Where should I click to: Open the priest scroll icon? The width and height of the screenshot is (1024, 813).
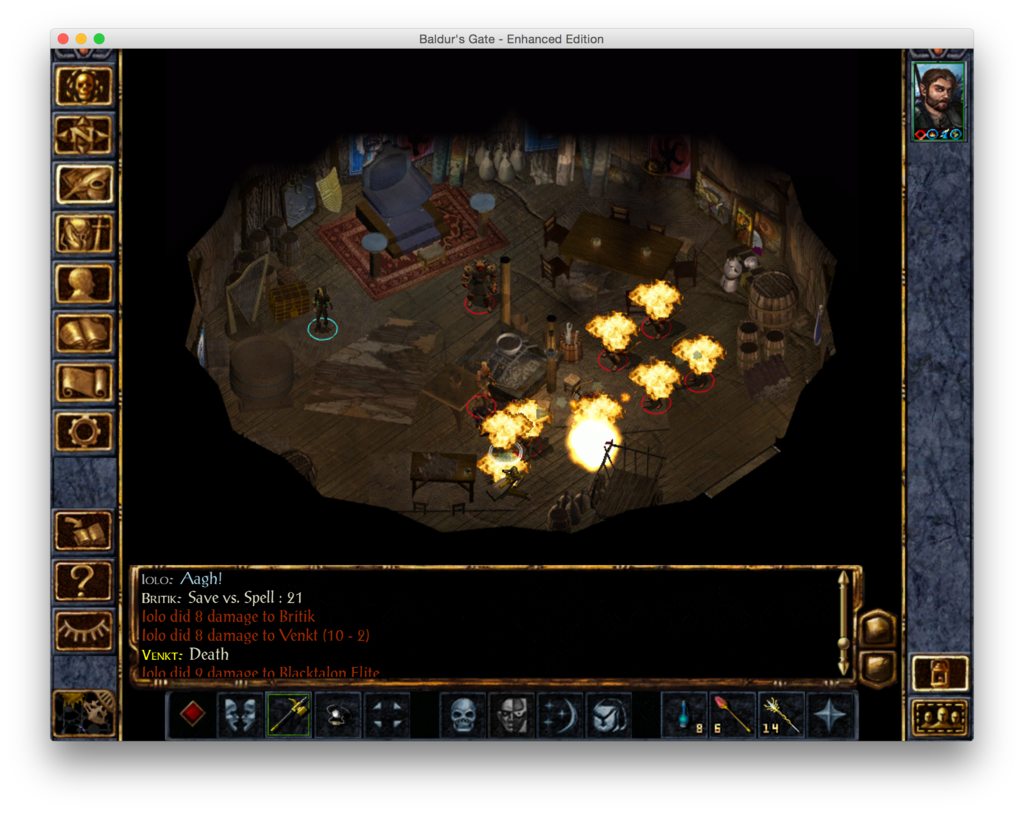pos(84,382)
